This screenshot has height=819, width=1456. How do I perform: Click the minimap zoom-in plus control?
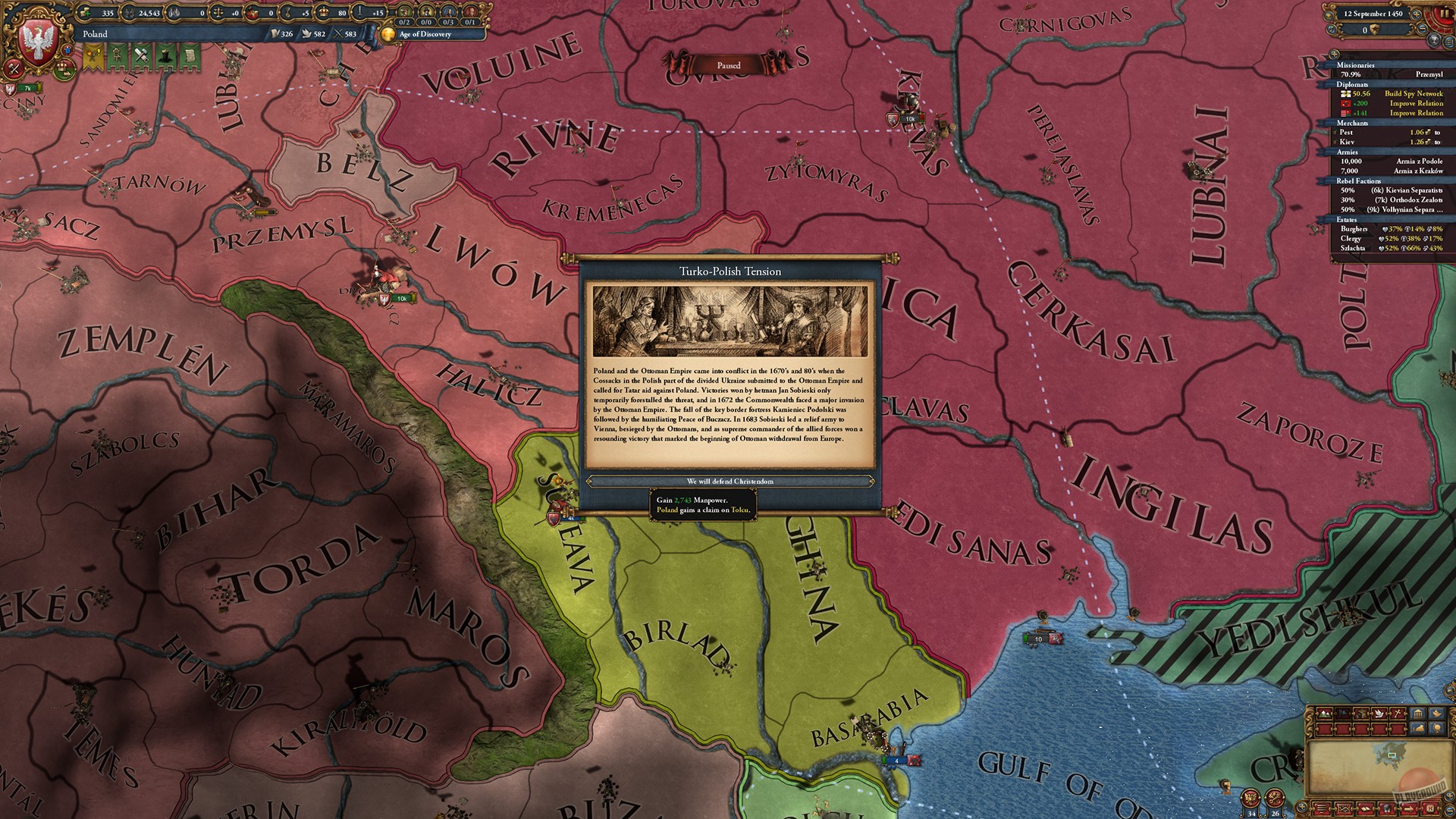[1449, 797]
